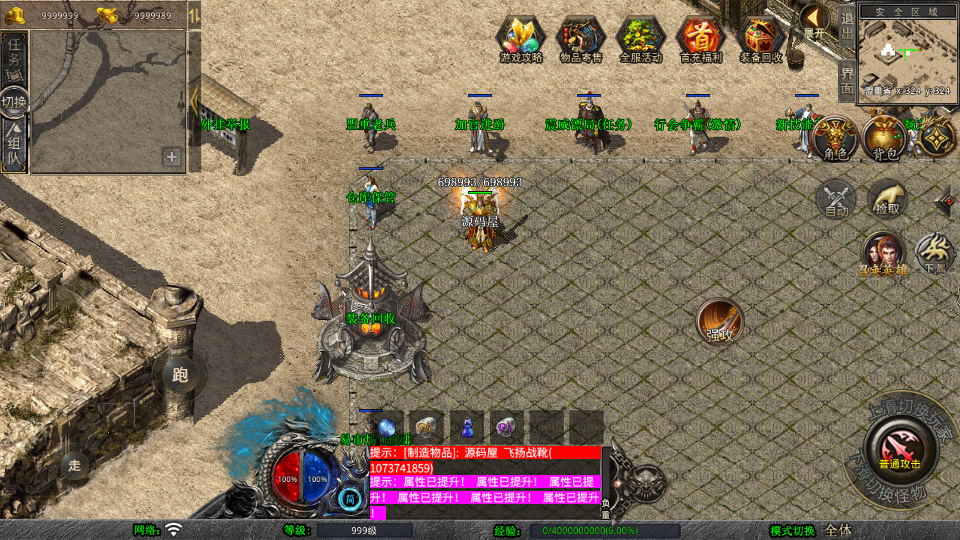The height and width of the screenshot is (540, 960).
Task: Open the 物品寄售 consignment shop
Action: pos(581,38)
